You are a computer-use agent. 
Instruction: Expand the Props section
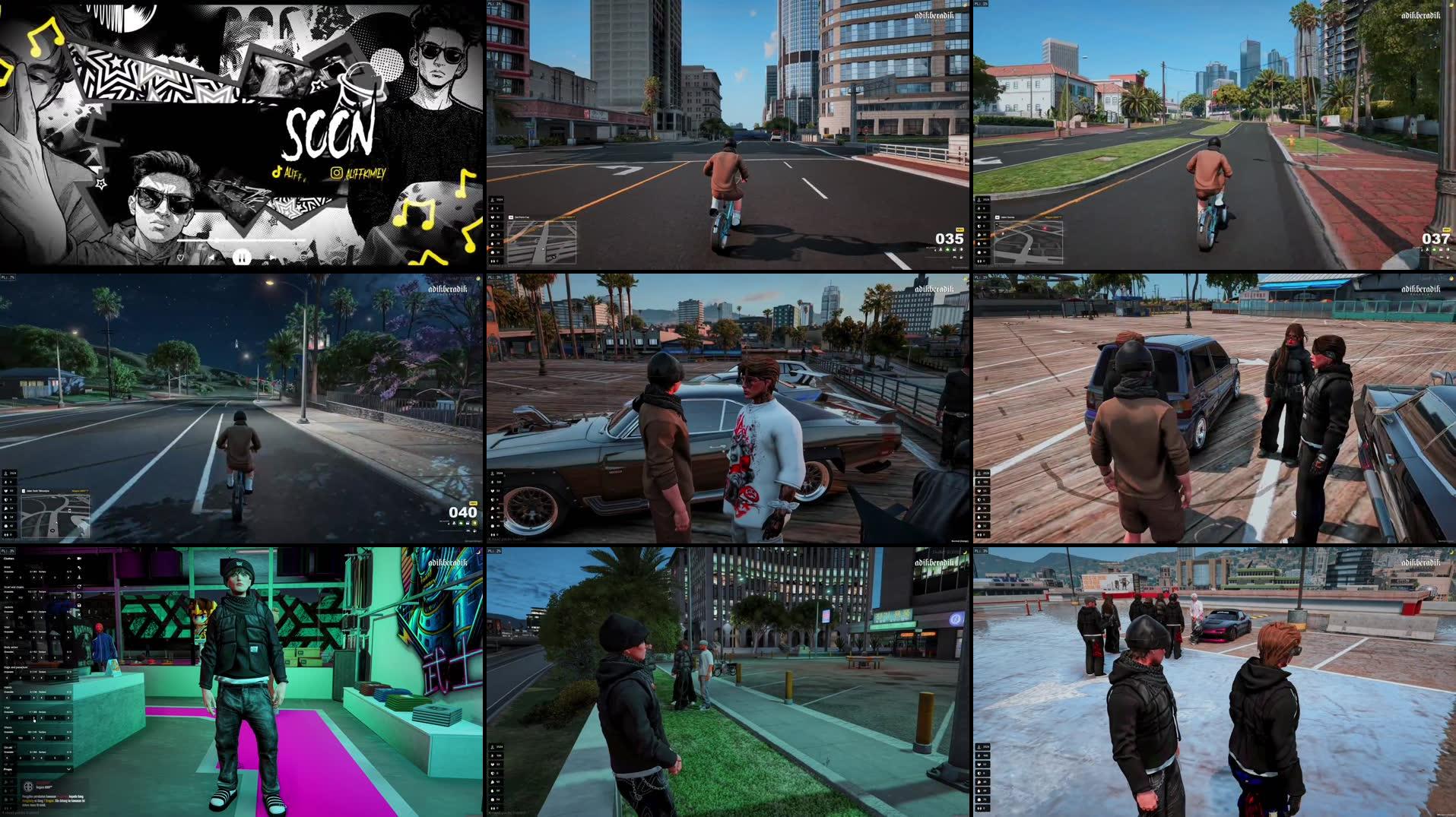(68, 769)
